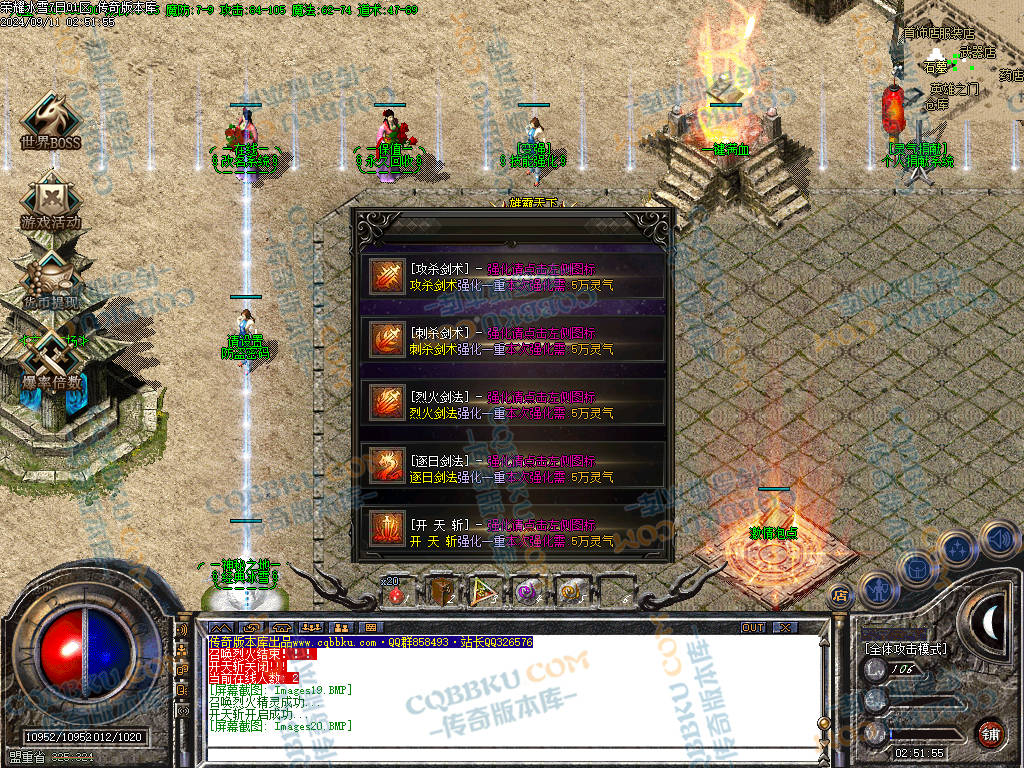Open the character equipment round button

coord(877,589)
